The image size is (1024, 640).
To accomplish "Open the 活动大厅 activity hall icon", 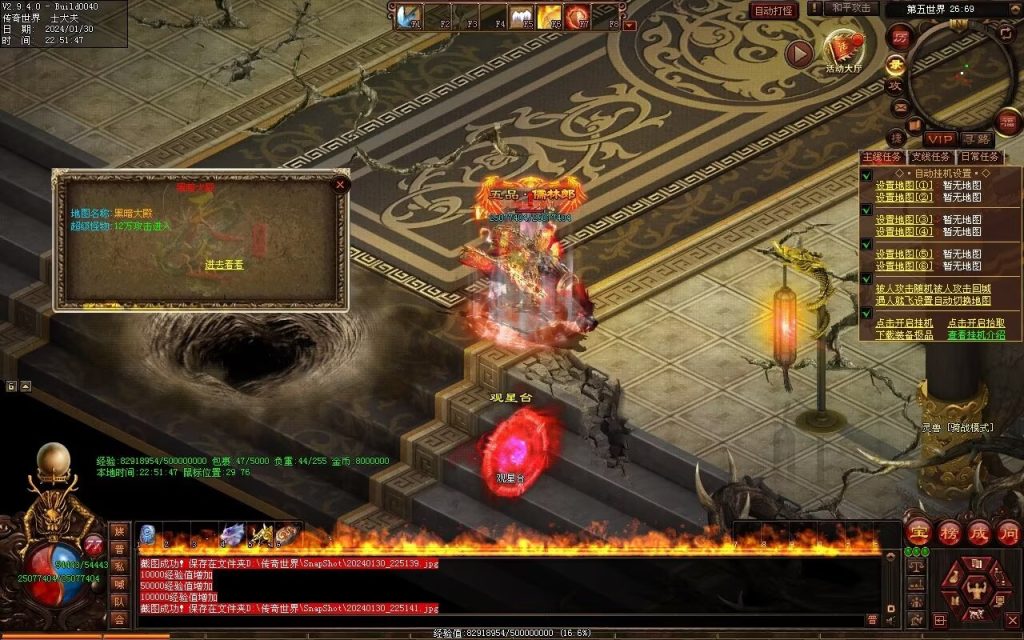I will pyautogui.click(x=842, y=49).
